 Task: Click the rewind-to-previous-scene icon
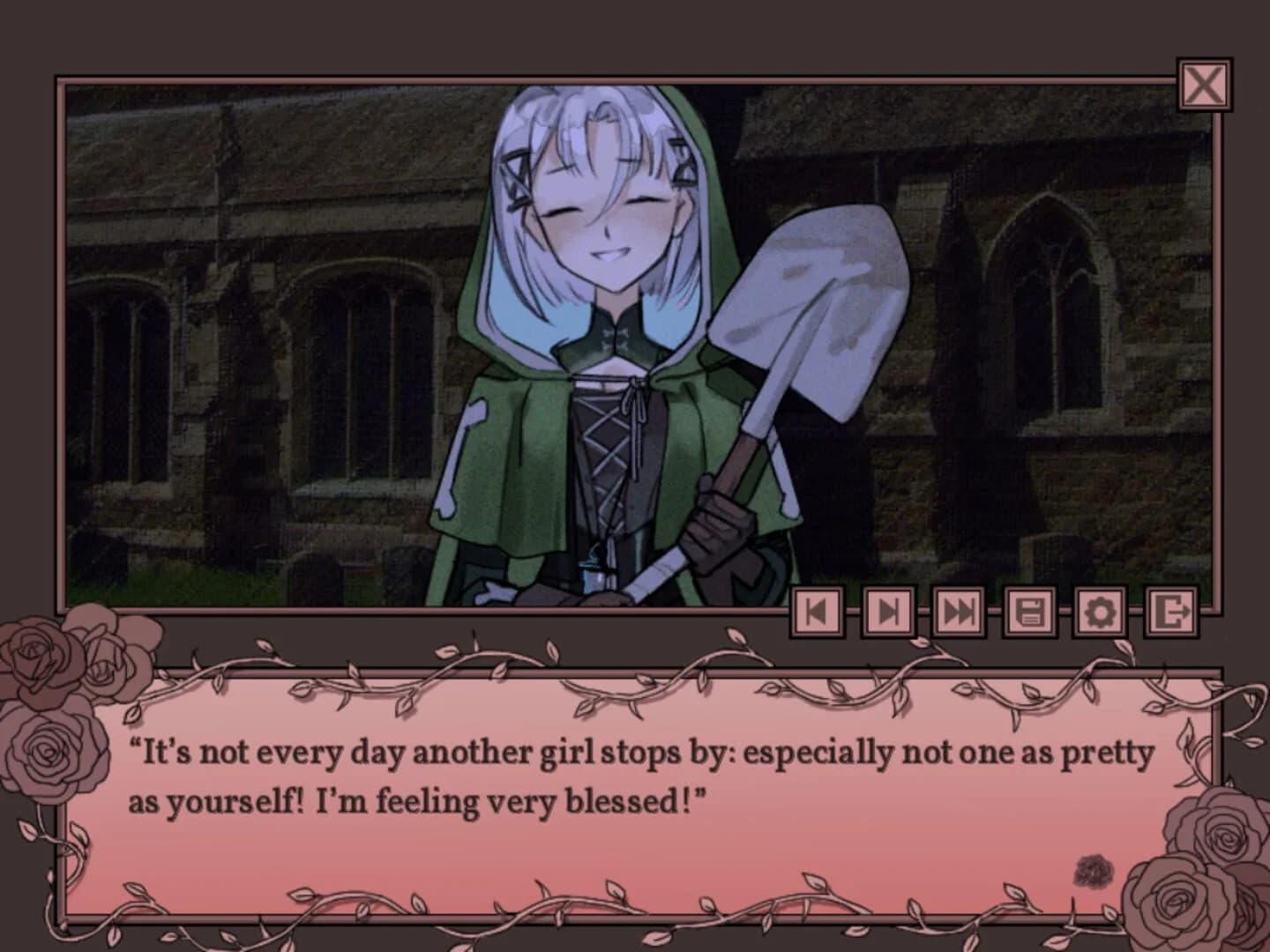click(x=818, y=613)
